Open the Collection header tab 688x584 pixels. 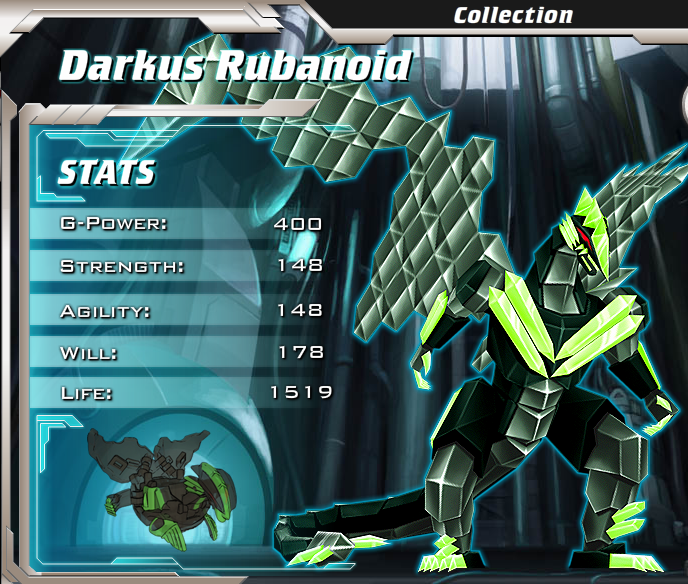513,15
